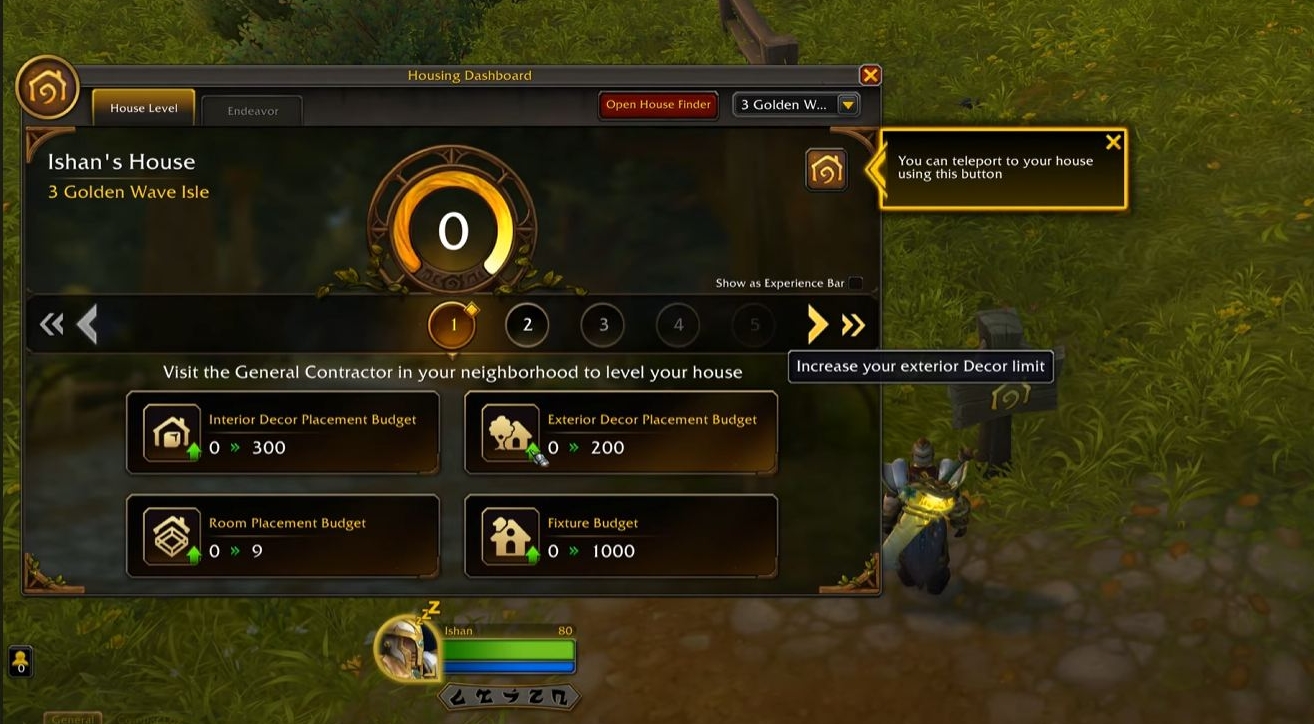This screenshot has height=724, width=1314.
Task: Dismiss the teleport tip popup
Action: pos(1113,142)
